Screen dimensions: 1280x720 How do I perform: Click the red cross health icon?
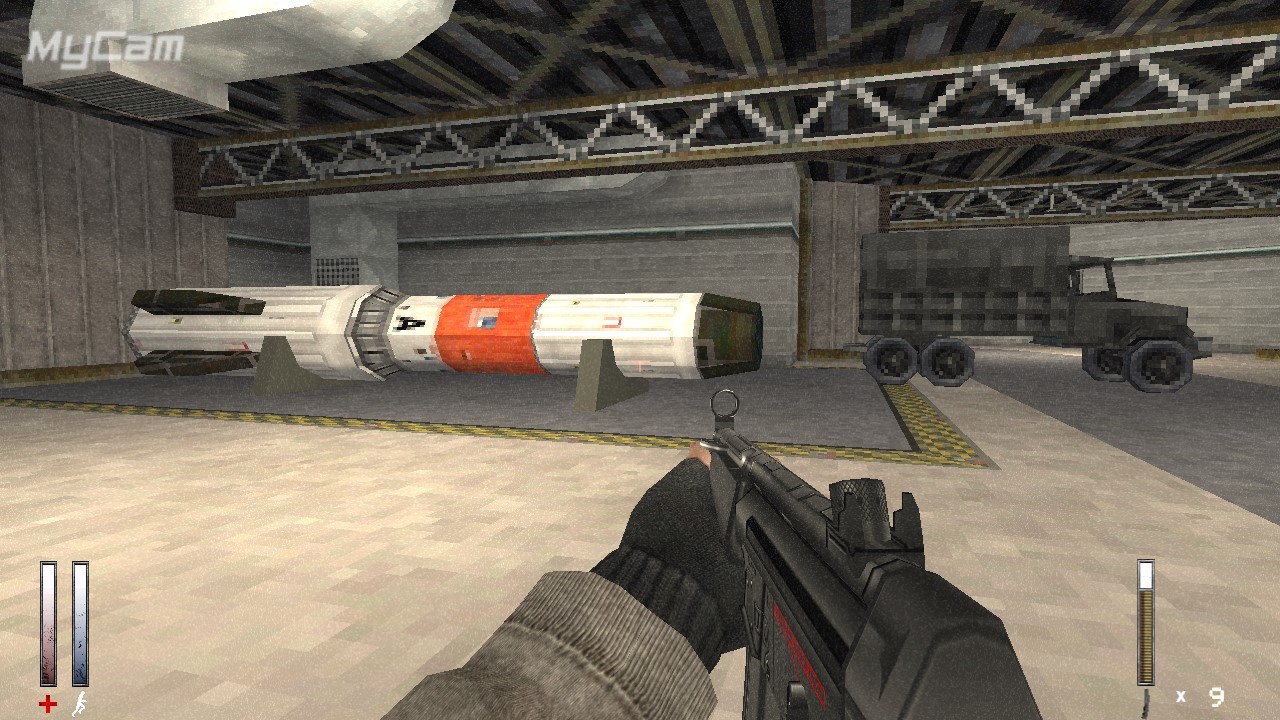(48, 704)
